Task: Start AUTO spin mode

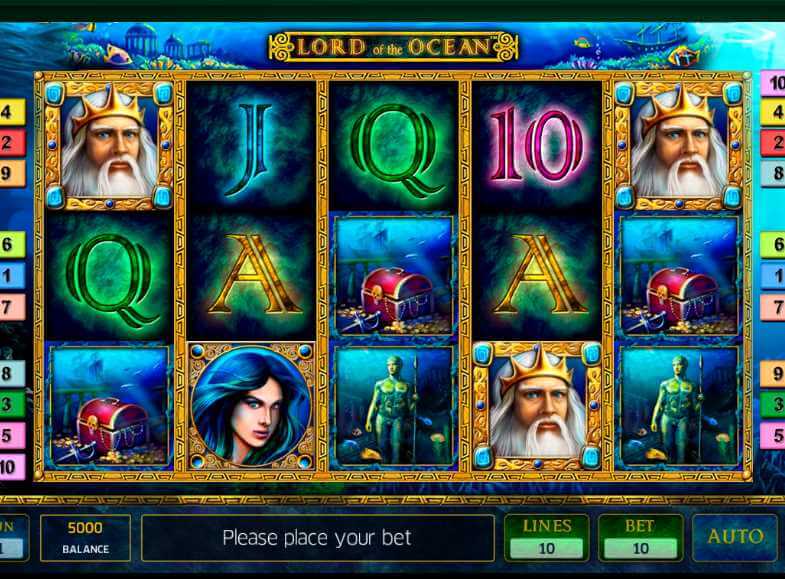Action: tap(734, 537)
